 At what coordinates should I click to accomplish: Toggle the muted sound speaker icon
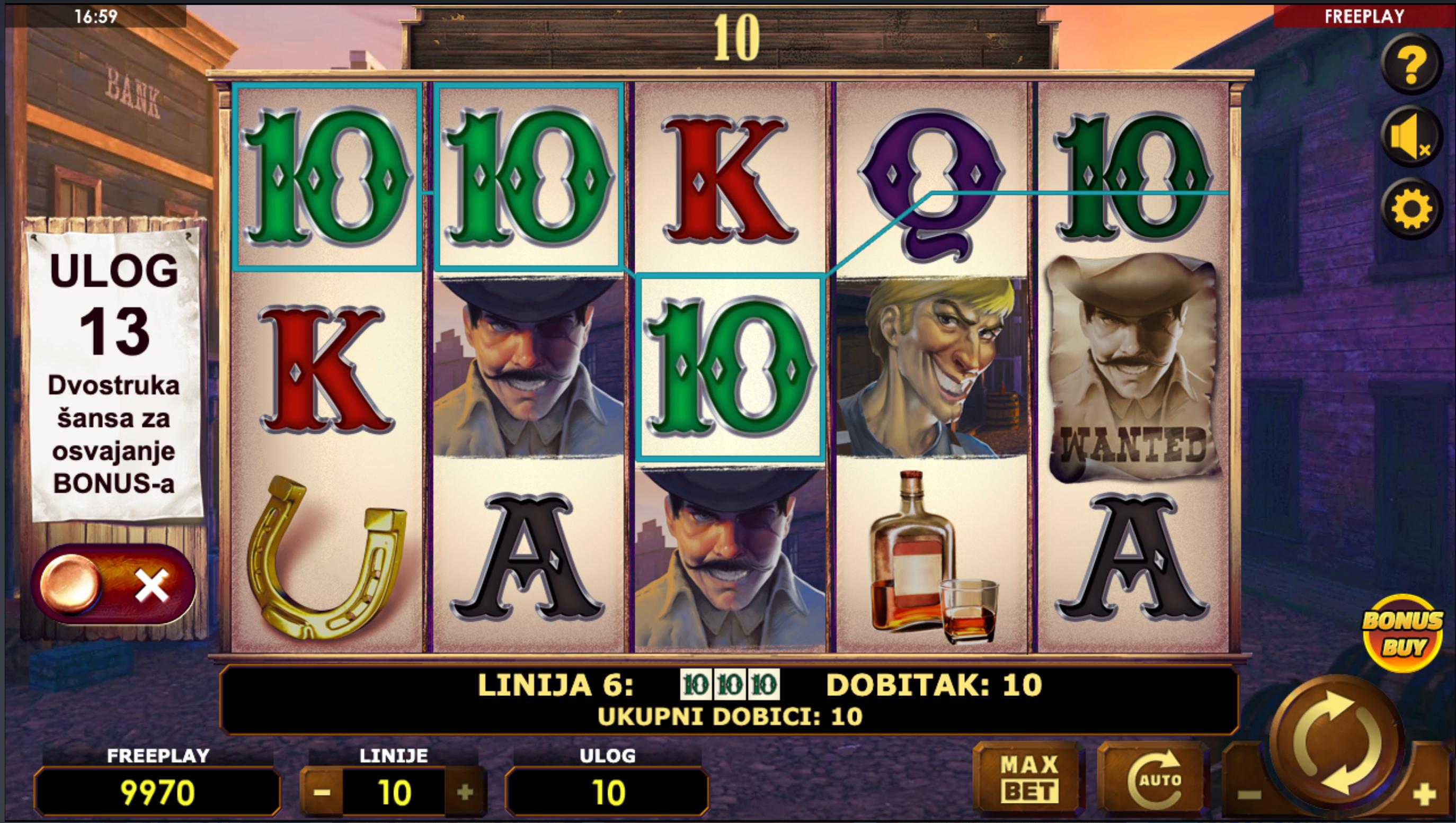pyautogui.click(x=1411, y=137)
